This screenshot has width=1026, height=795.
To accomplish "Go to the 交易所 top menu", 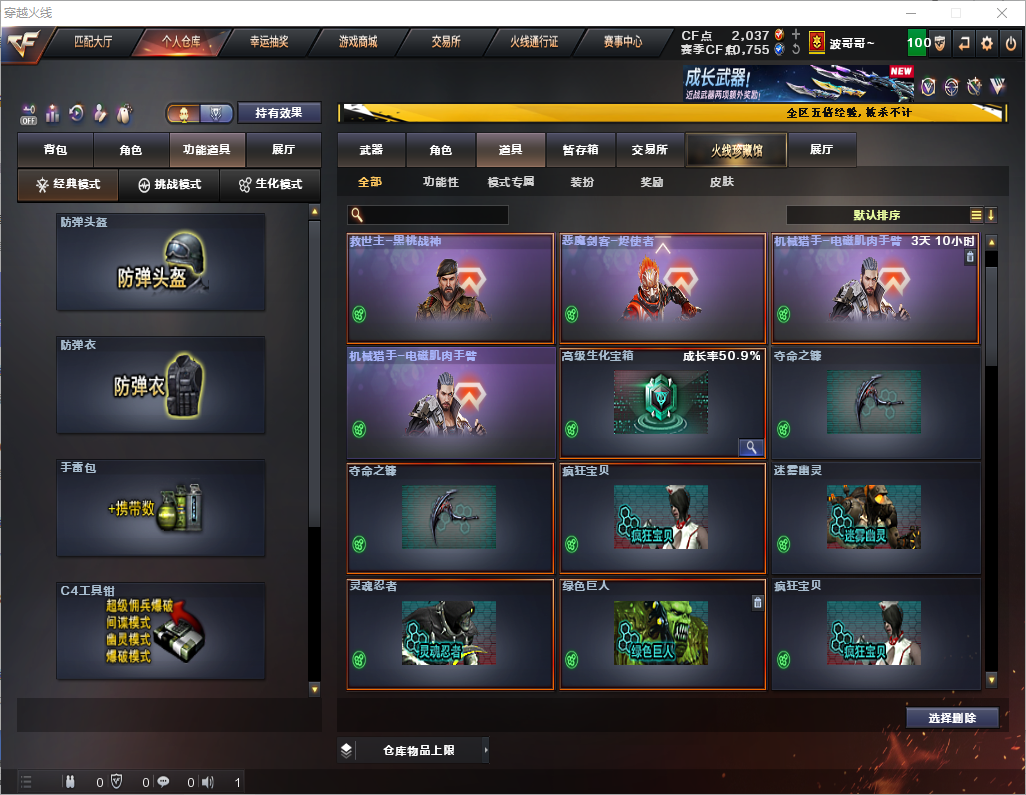I will [446, 42].
